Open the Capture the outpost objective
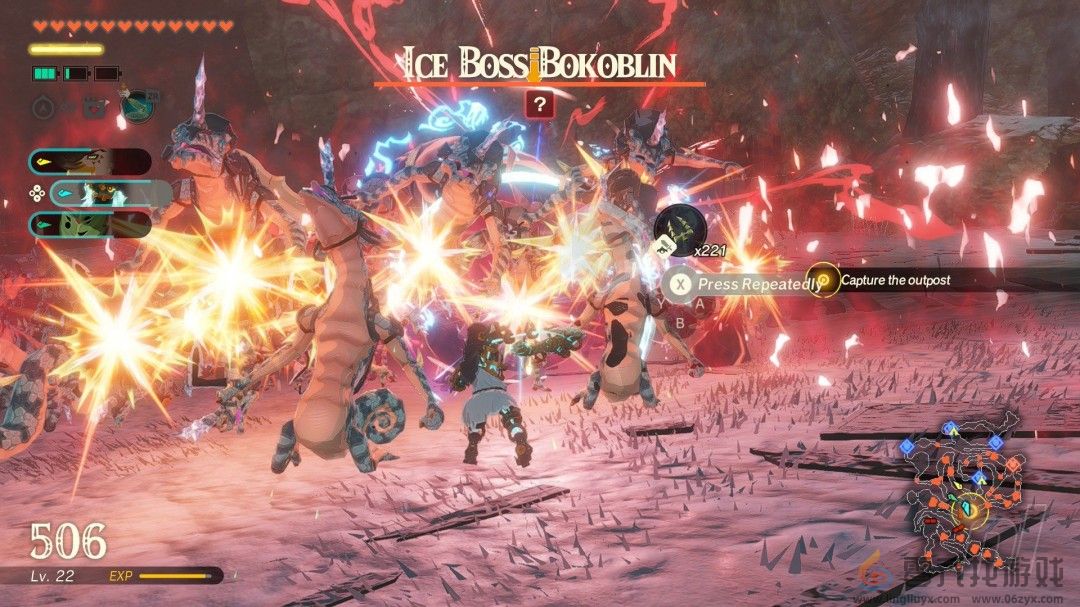This screenshot has height=607, width=1080. coord(895,280)
